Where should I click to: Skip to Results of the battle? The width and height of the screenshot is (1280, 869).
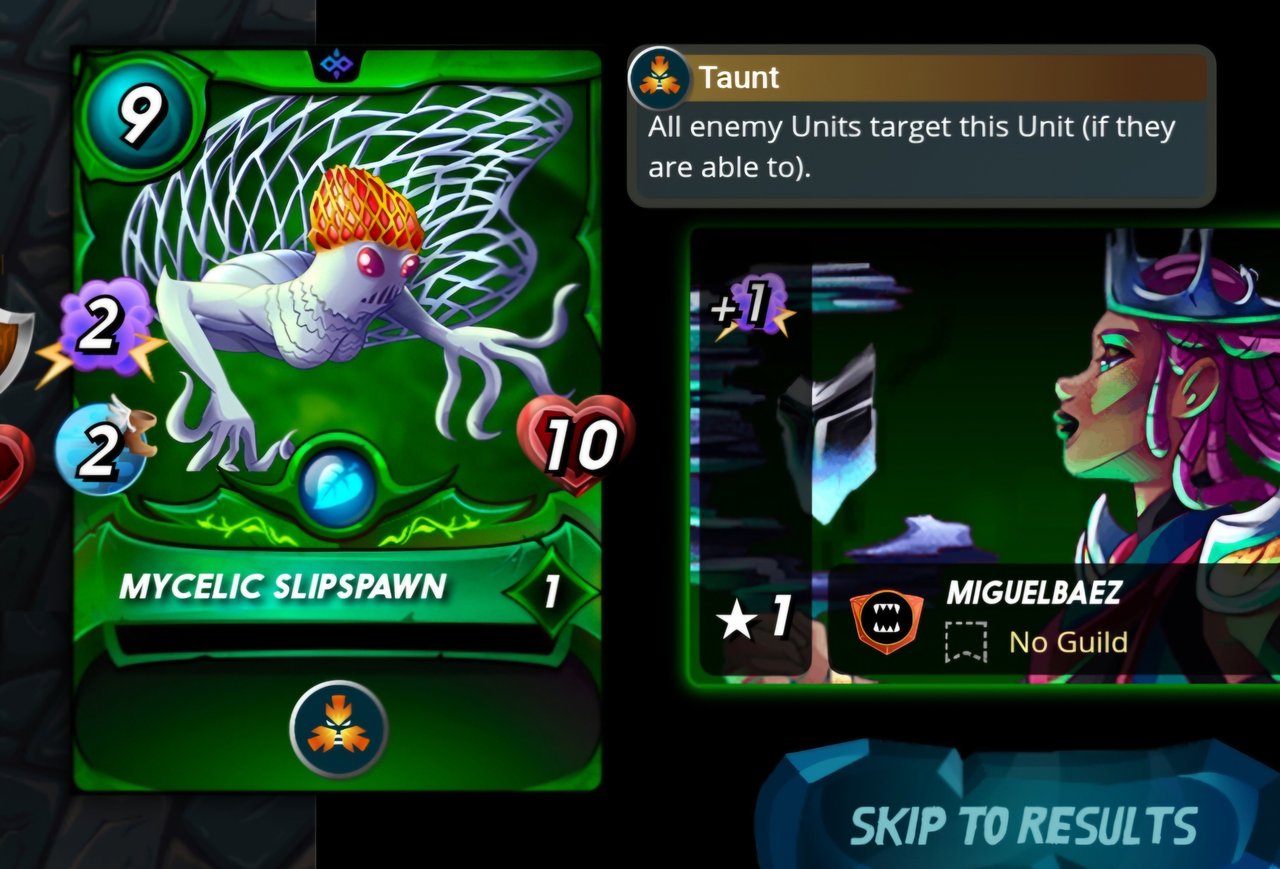1023,825
